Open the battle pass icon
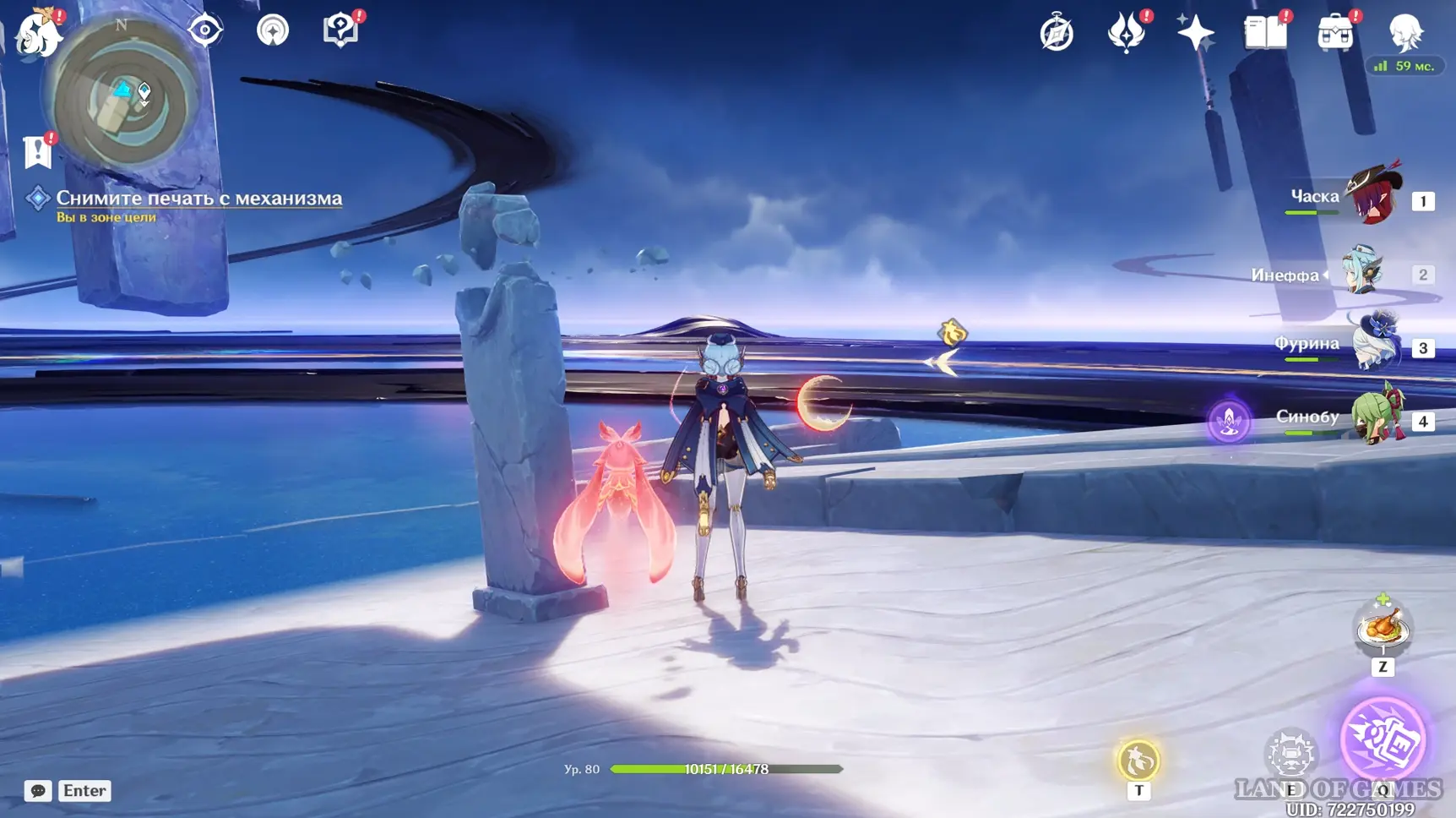The image size is (1456, 818). [1126, 34]
